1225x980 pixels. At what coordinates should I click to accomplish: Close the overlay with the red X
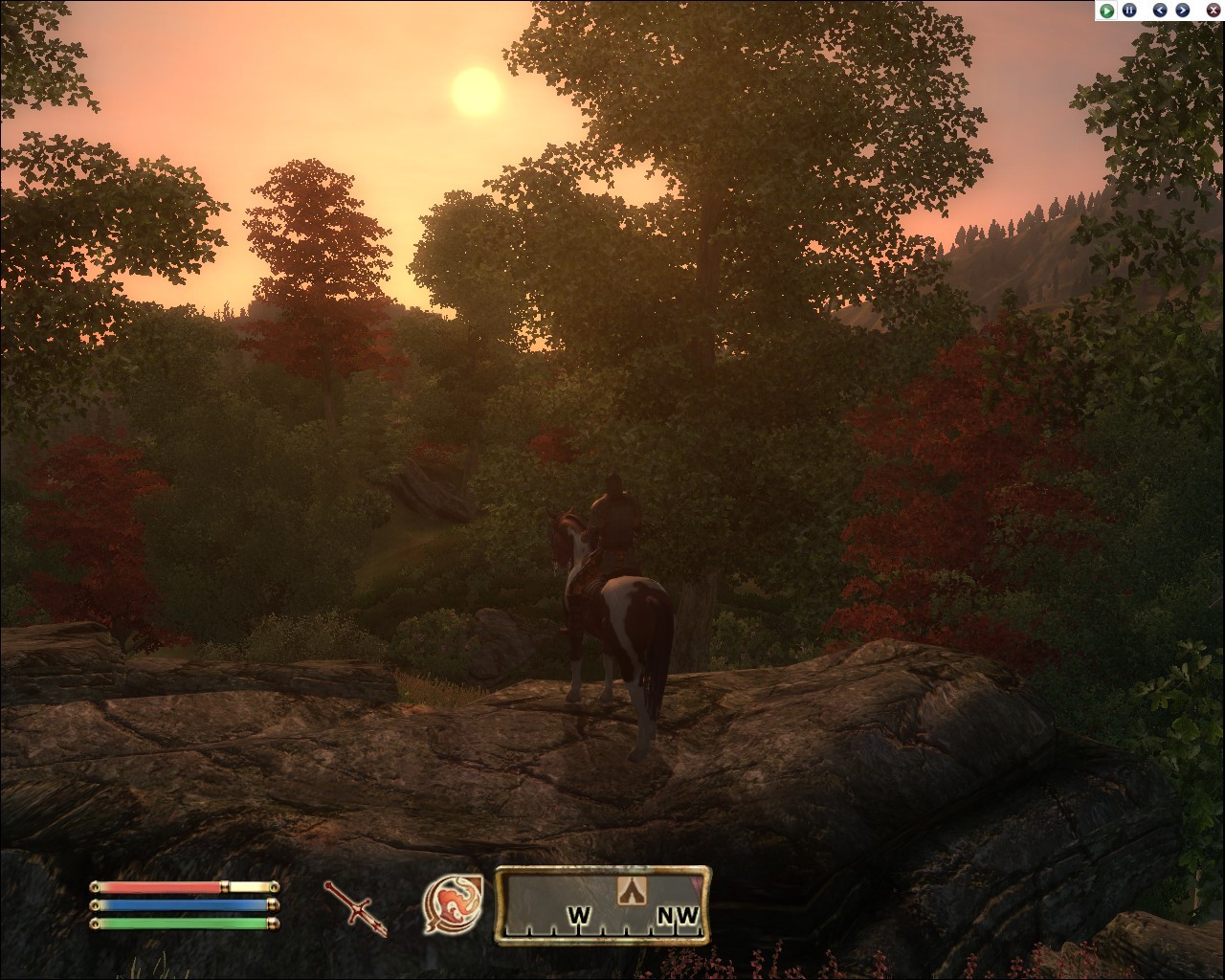point(1213,11)
